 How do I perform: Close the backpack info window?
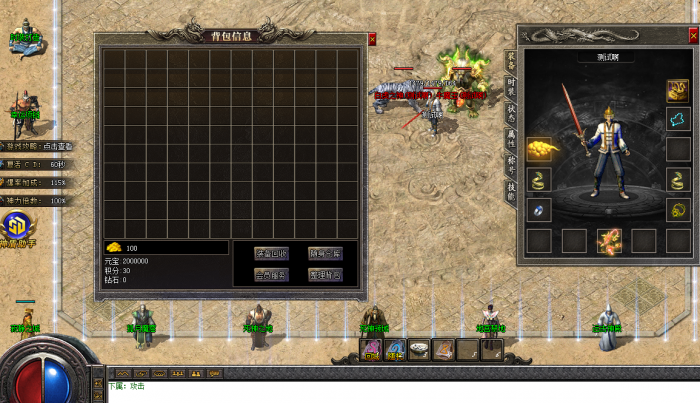point(372,40)
